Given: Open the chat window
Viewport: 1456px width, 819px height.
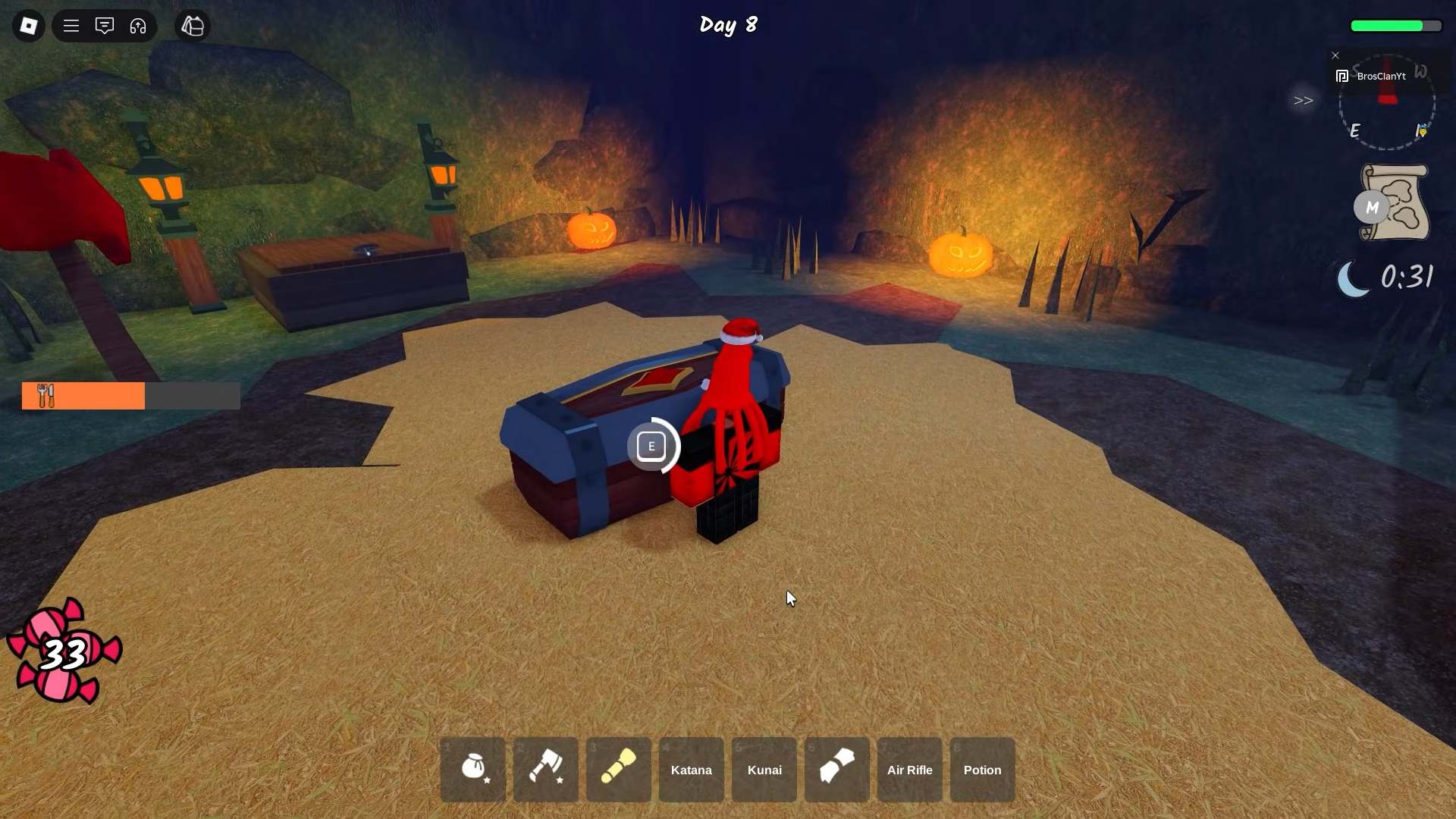Looking at the screenshot, I should point(105,26).
